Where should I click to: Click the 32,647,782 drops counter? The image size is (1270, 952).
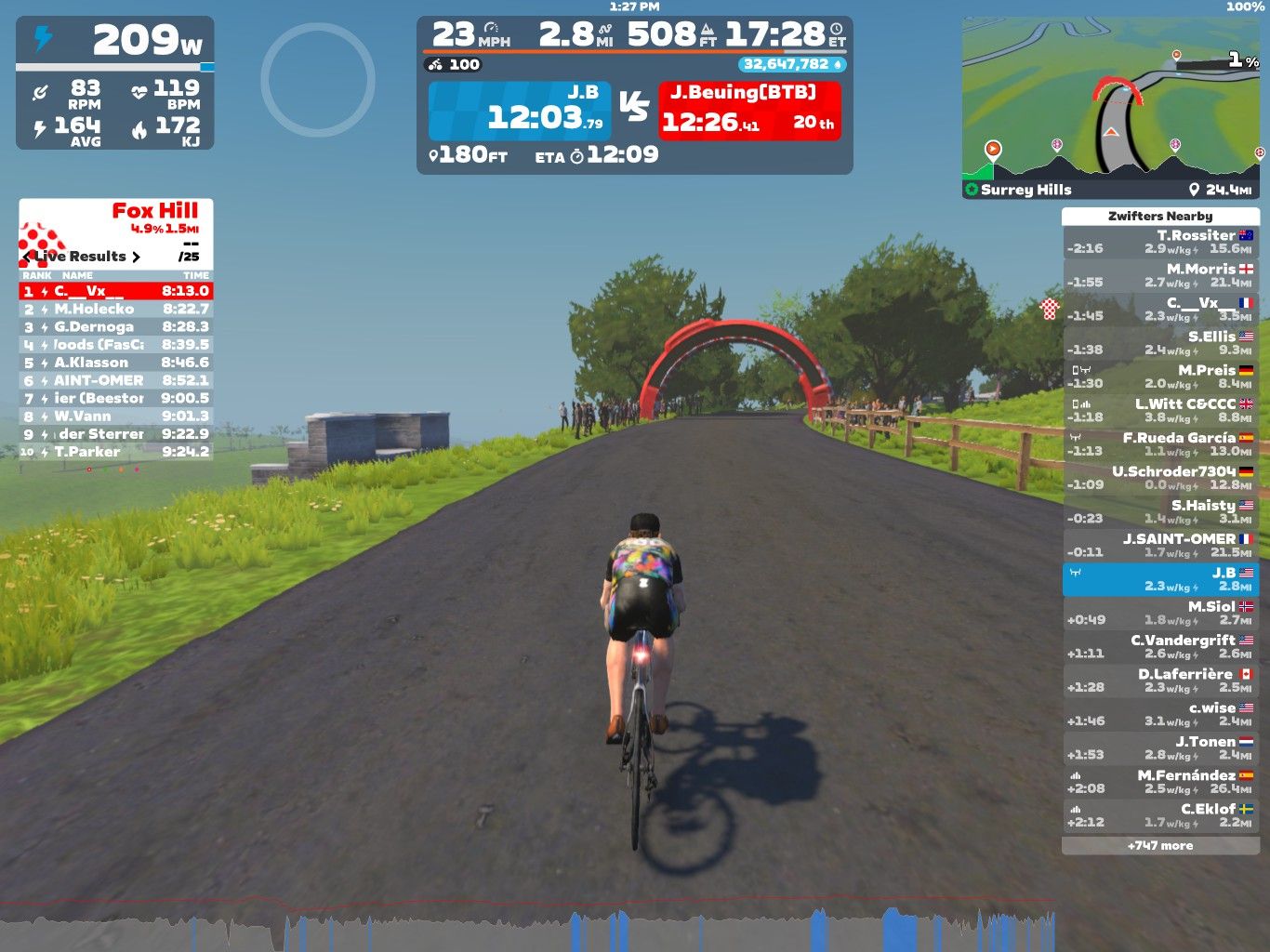[792, 64]
